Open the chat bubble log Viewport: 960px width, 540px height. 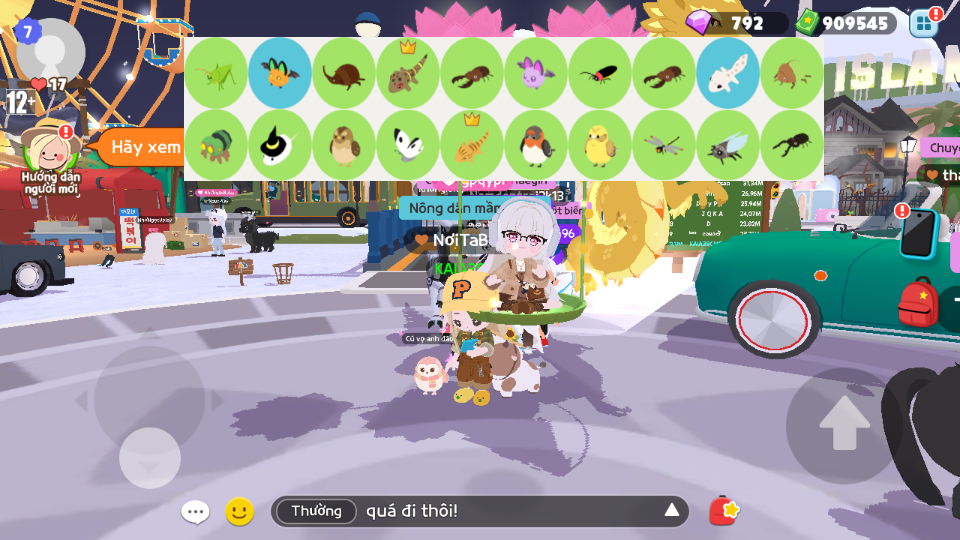point(195,512)
